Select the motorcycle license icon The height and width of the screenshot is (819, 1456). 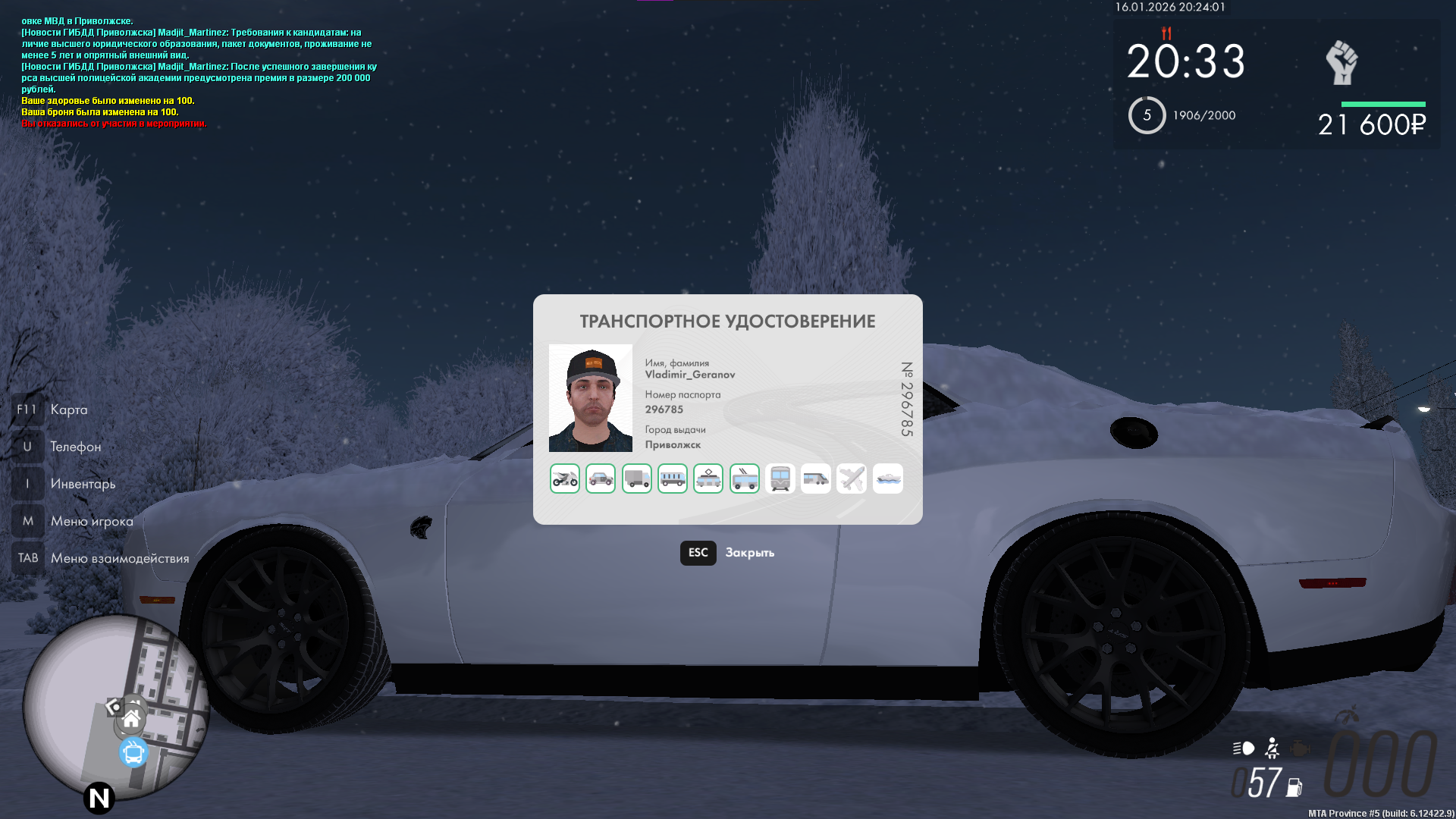pyautogui.click(x=565, y=479)
